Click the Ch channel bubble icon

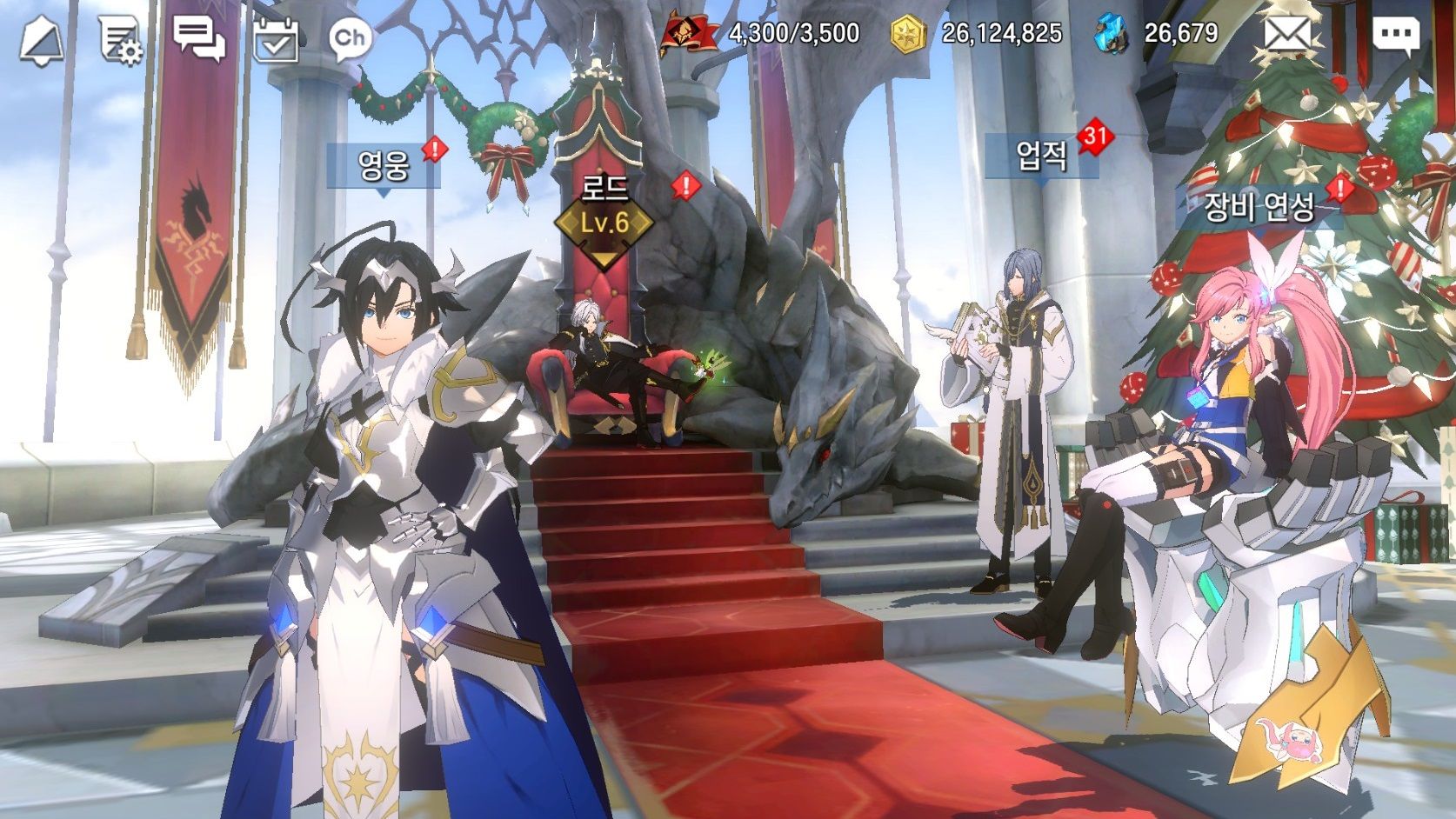(350, 37)
